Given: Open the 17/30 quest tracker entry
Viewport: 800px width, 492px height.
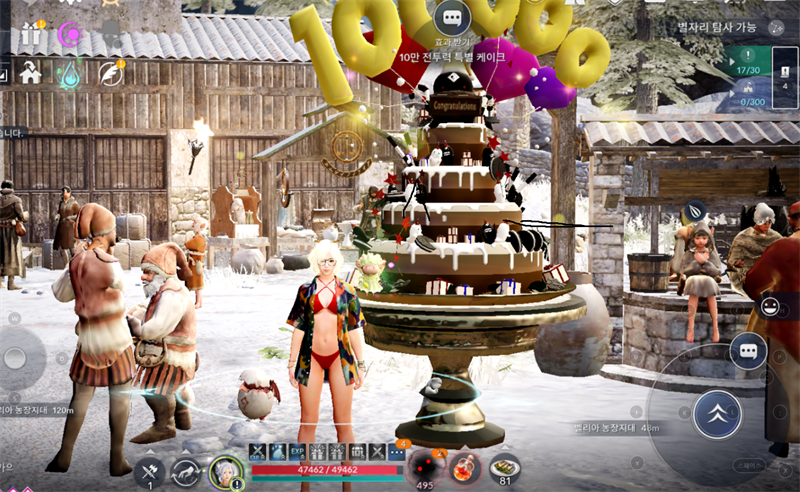Looking at the screenshot, I should tap(747, 62).
